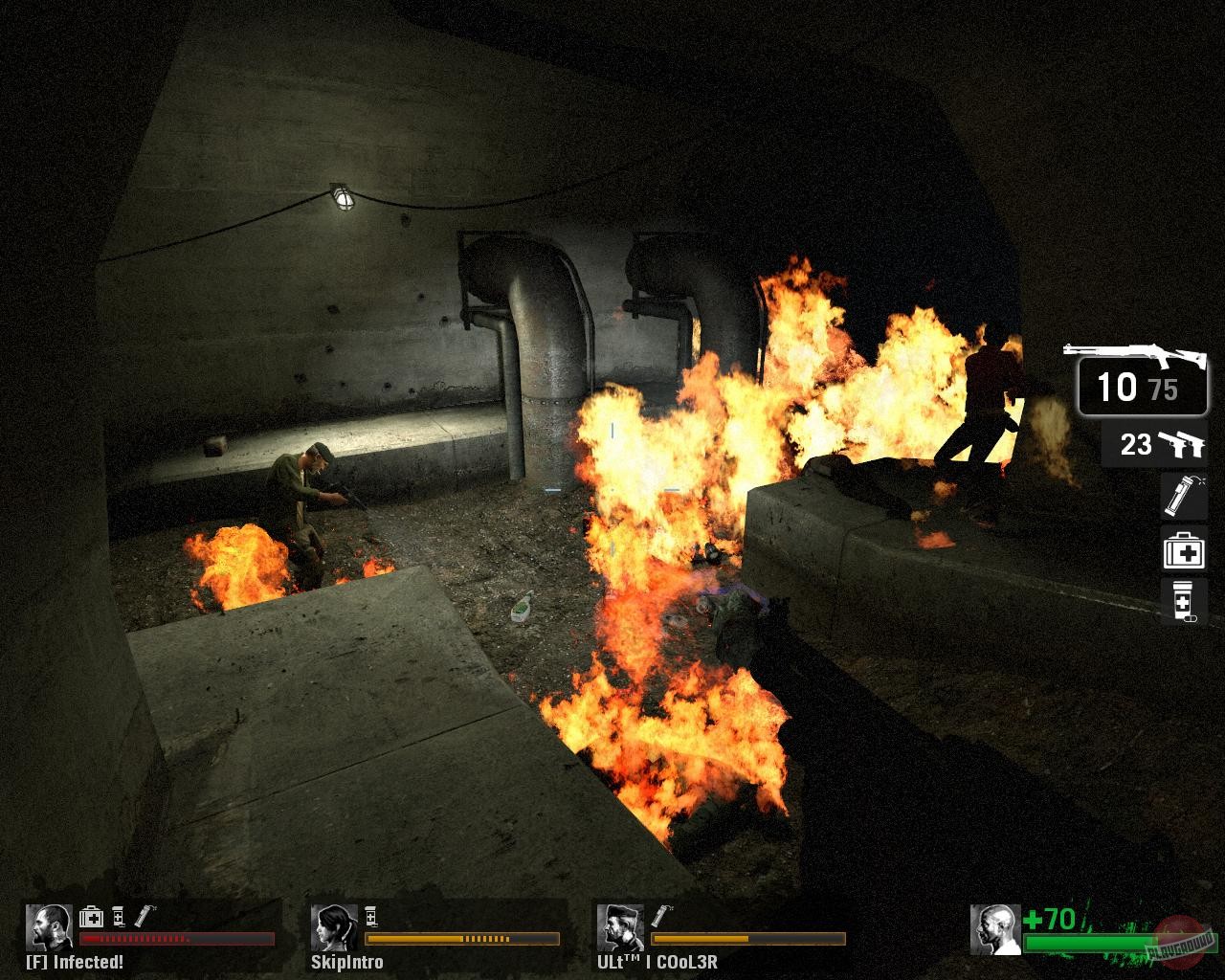Toggle Francis's pills inventory icon
1225x980 pixels.
click(x=119, y=917)
